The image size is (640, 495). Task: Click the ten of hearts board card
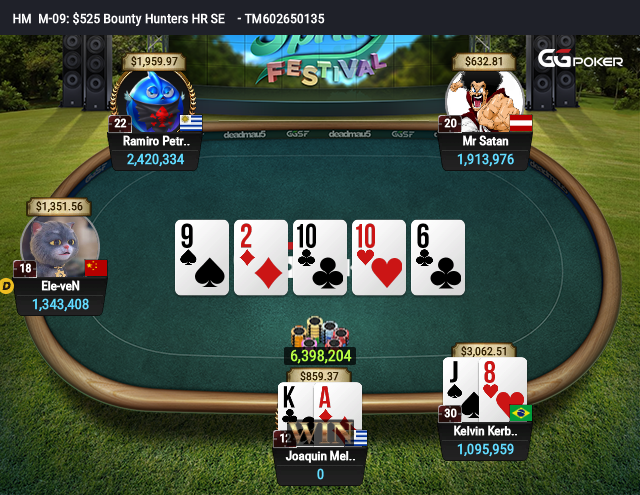[379, 257]
